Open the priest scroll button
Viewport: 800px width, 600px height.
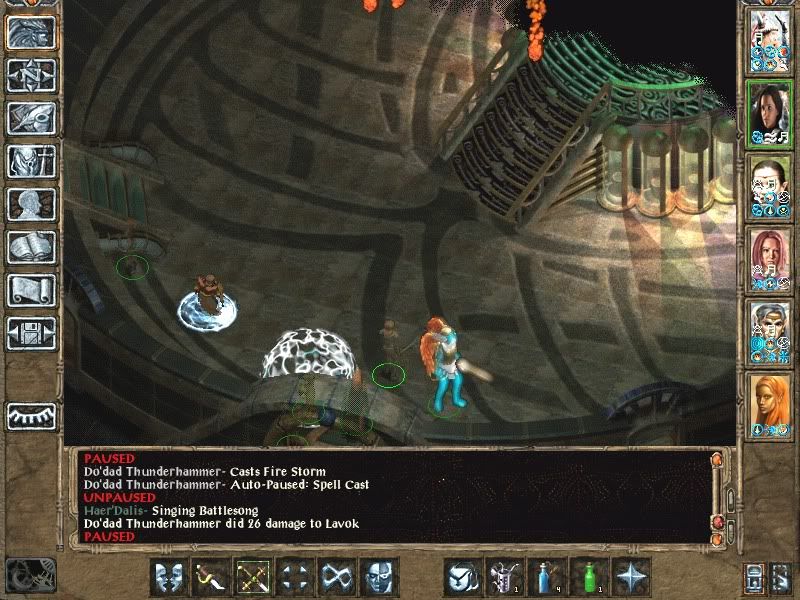click(31, 290)
